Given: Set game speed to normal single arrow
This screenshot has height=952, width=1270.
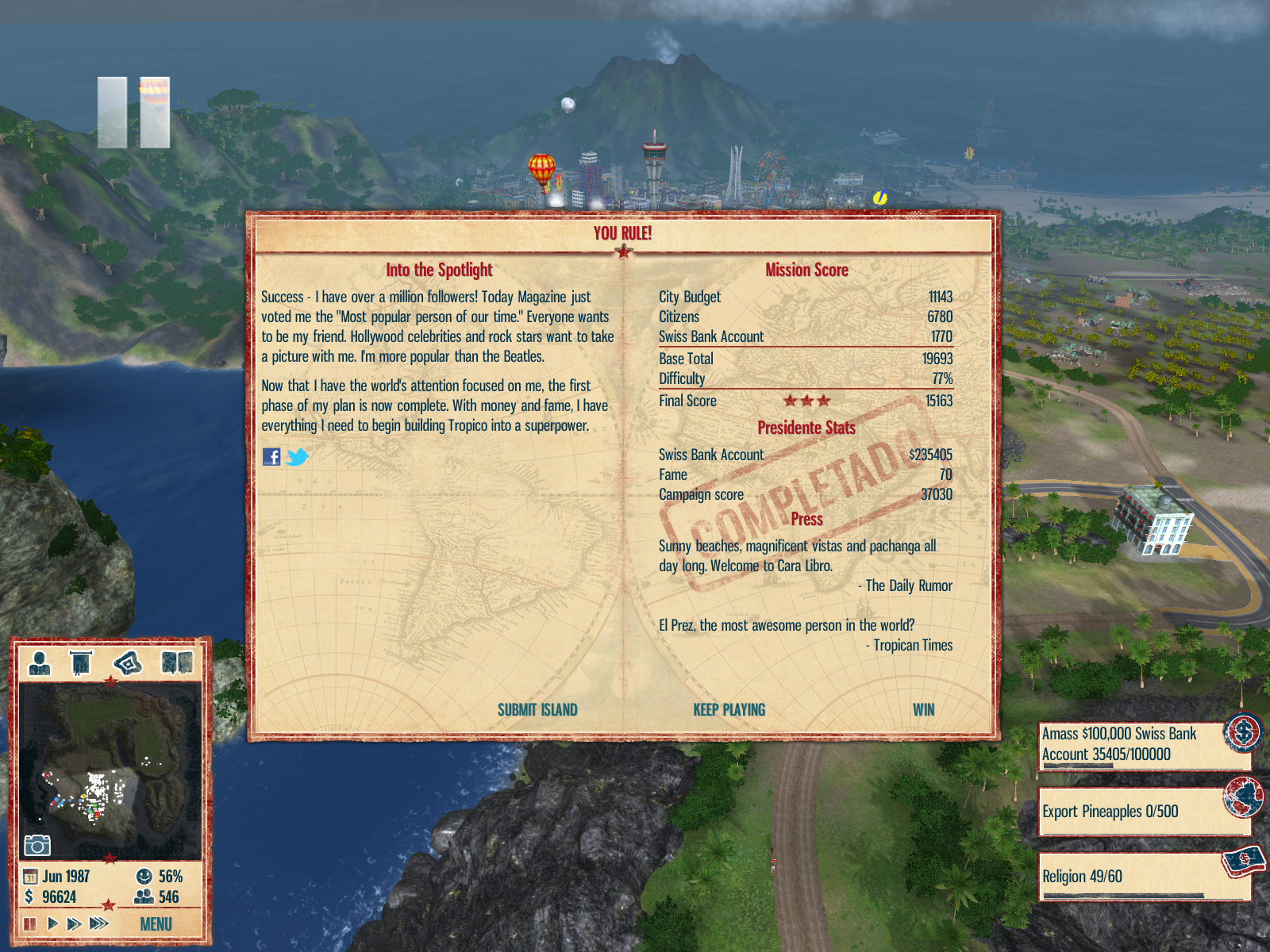Looking at the screenshot, I should coord(52,923).
